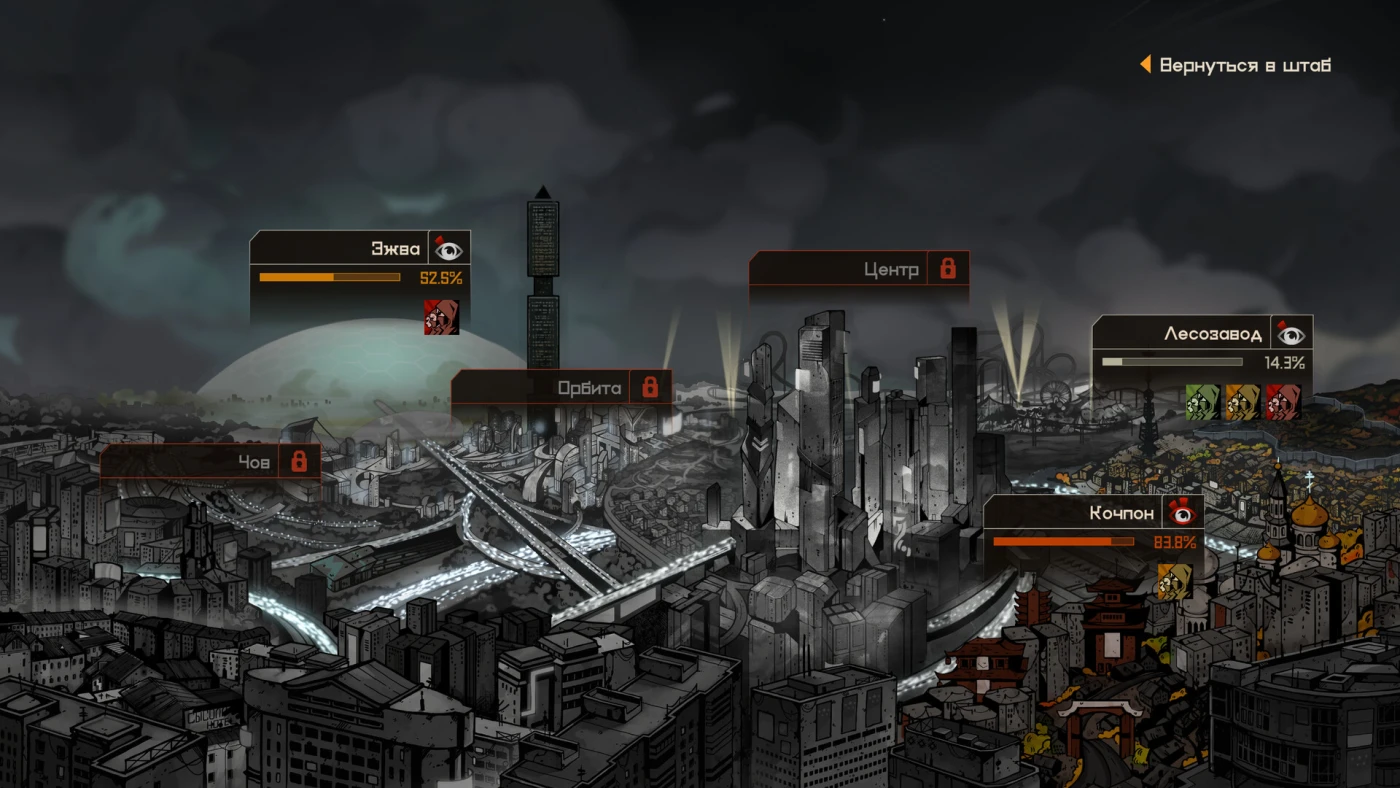Select the yellow character portrait under Кочпон
The height and width of the screenshot is (788, 1400).
pos(1175,582)
